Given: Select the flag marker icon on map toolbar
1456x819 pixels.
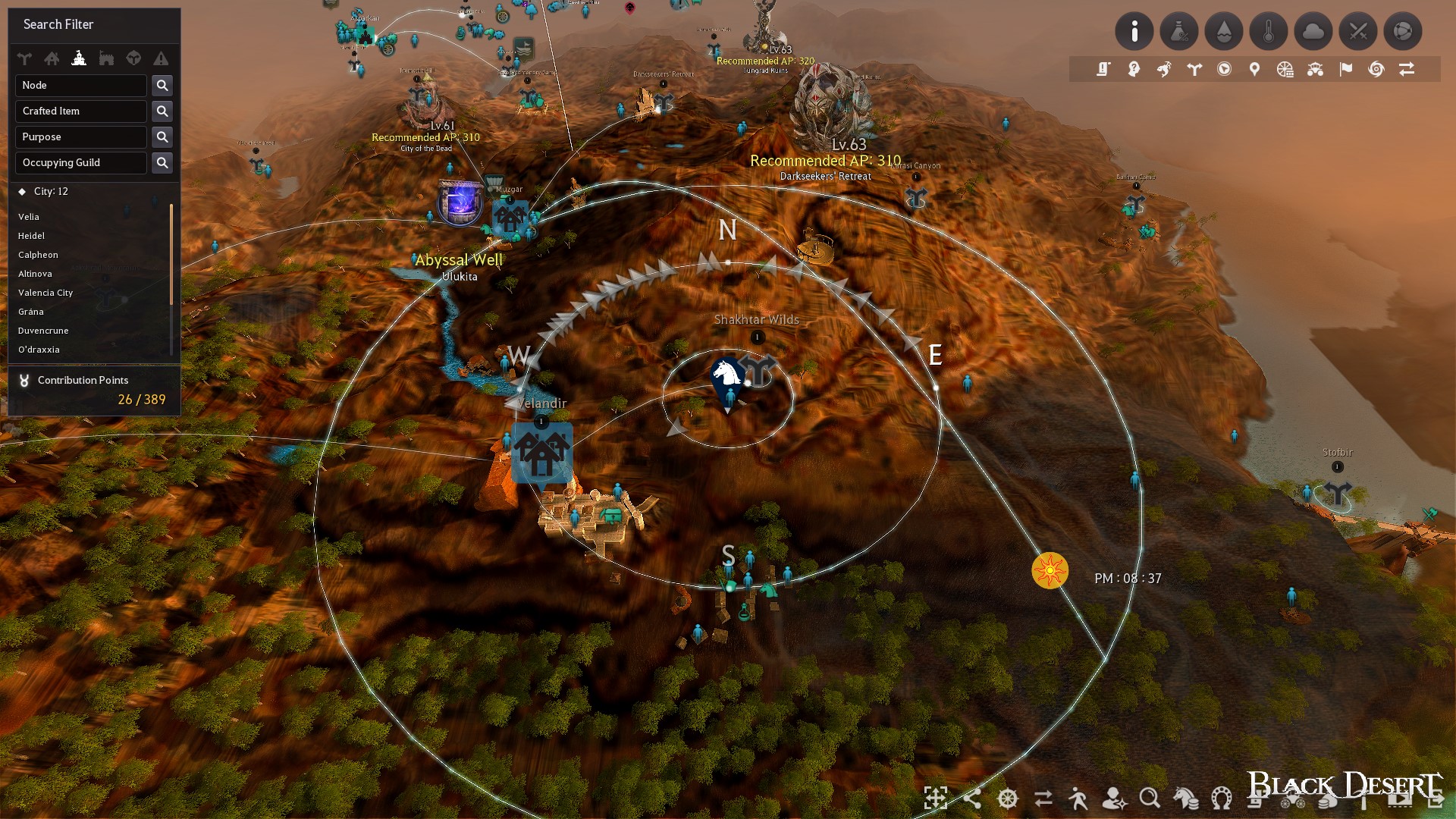Looking at the screenshot, I should [1345, 68].
